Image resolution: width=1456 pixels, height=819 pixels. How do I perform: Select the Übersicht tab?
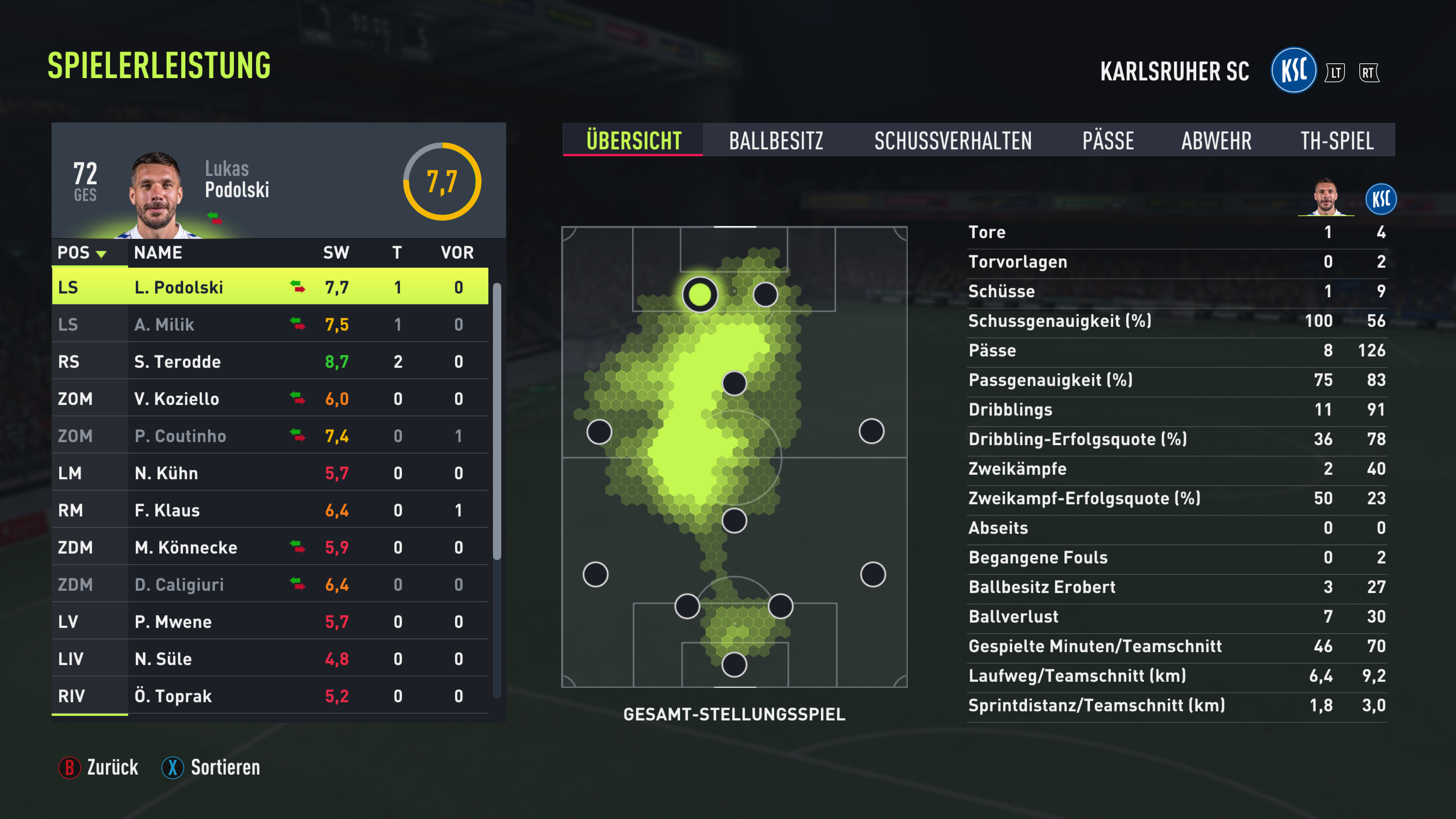[x=633, y=140]
